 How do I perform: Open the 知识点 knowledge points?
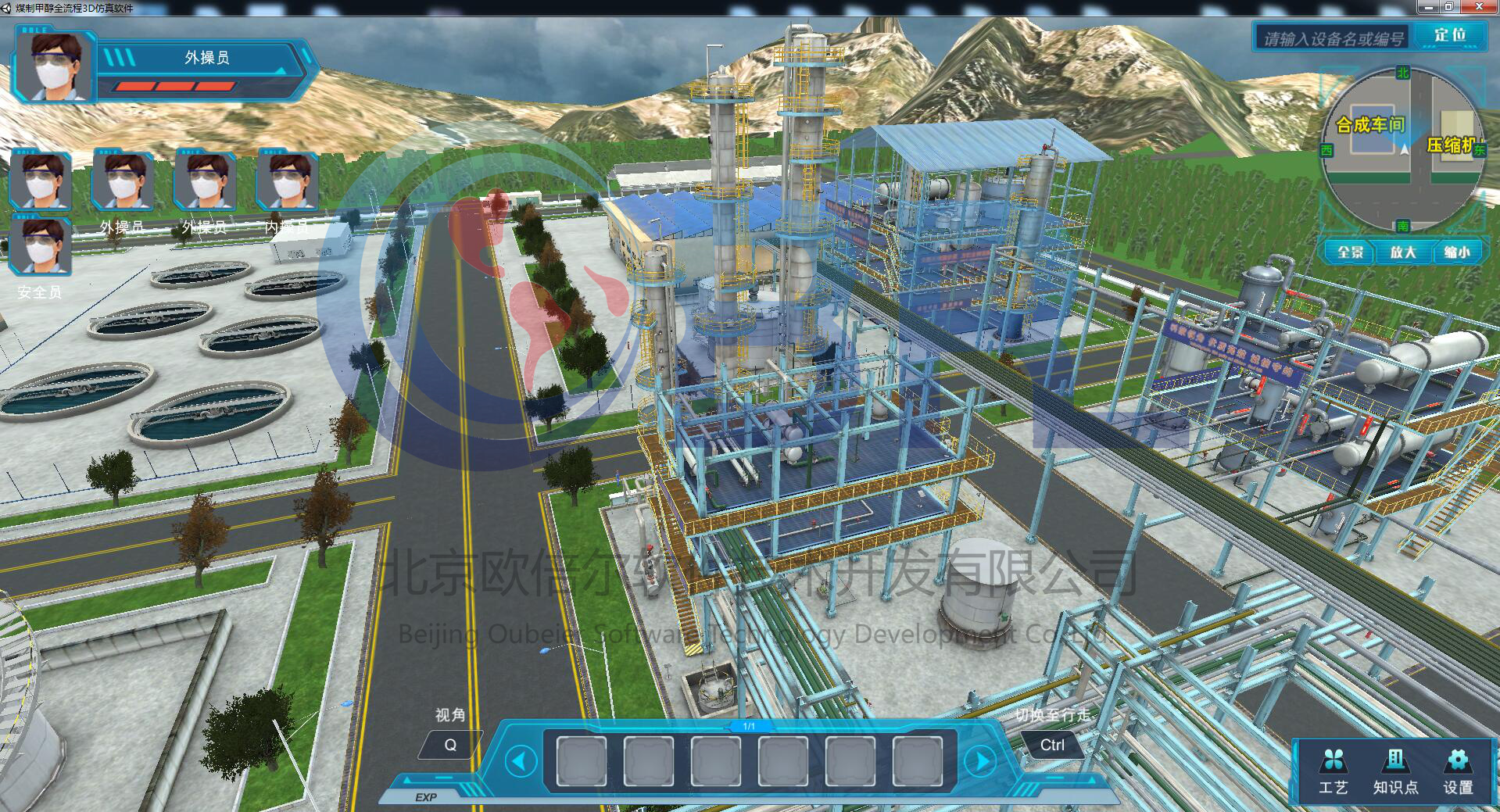click(x=1395, y=771)
